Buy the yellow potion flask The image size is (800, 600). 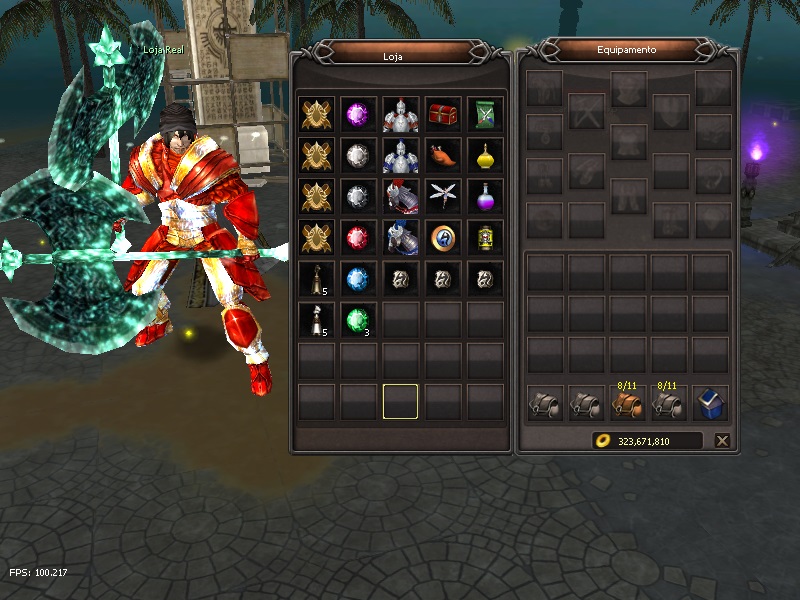(484, 155)
